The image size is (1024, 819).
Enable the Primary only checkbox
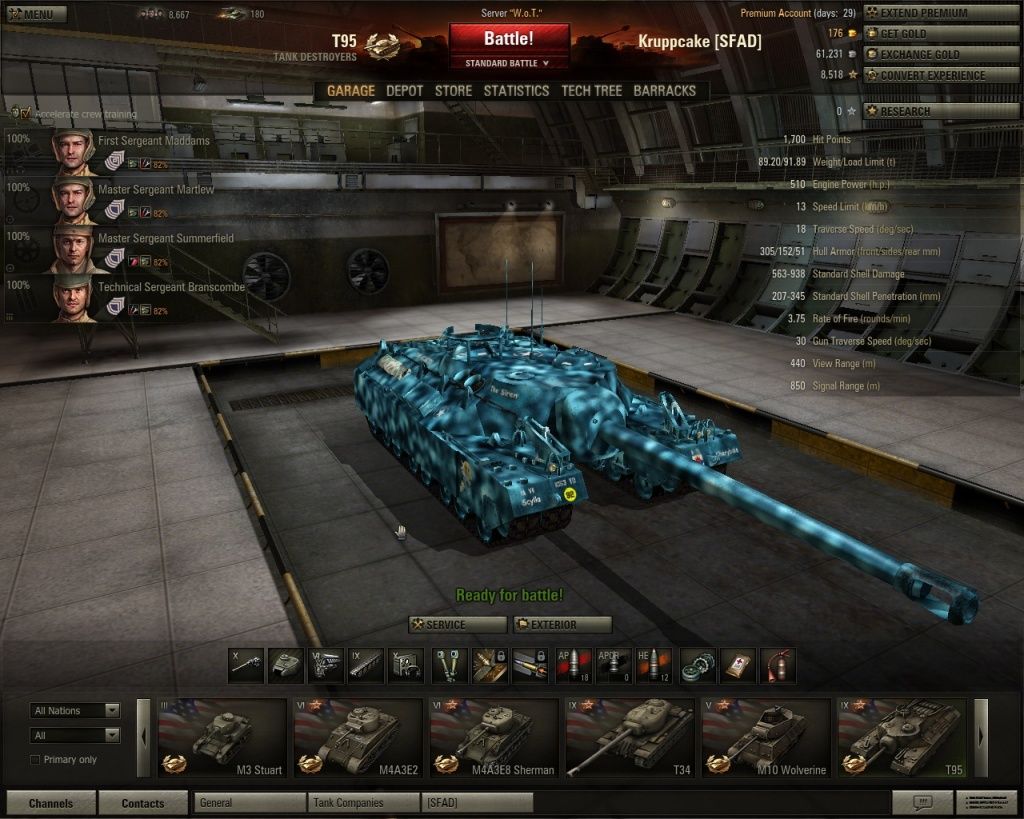[x=36, y=760]
